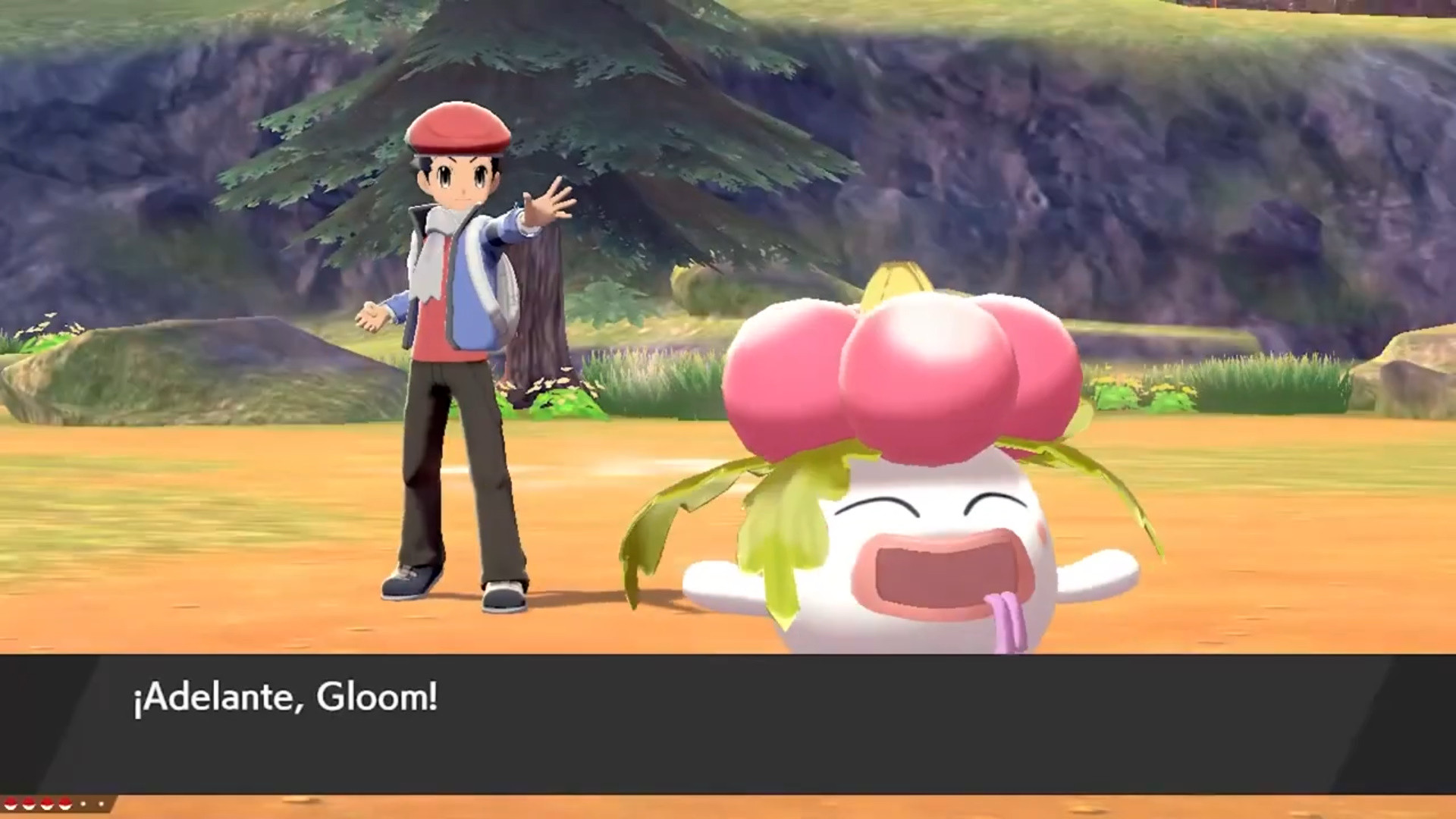
Task: Click the sixth empty party slot dot
Action: tap(101, 804)
